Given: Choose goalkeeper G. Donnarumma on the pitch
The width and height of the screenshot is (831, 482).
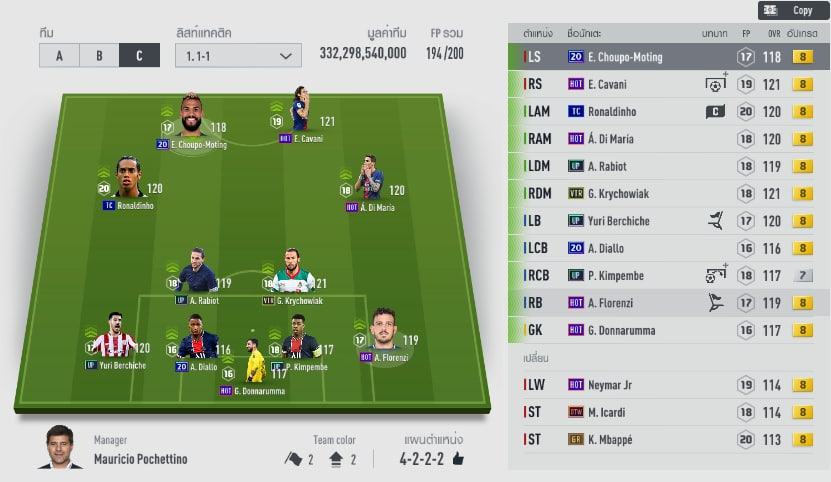Looking at the screenshot, I should coord(254,365).
